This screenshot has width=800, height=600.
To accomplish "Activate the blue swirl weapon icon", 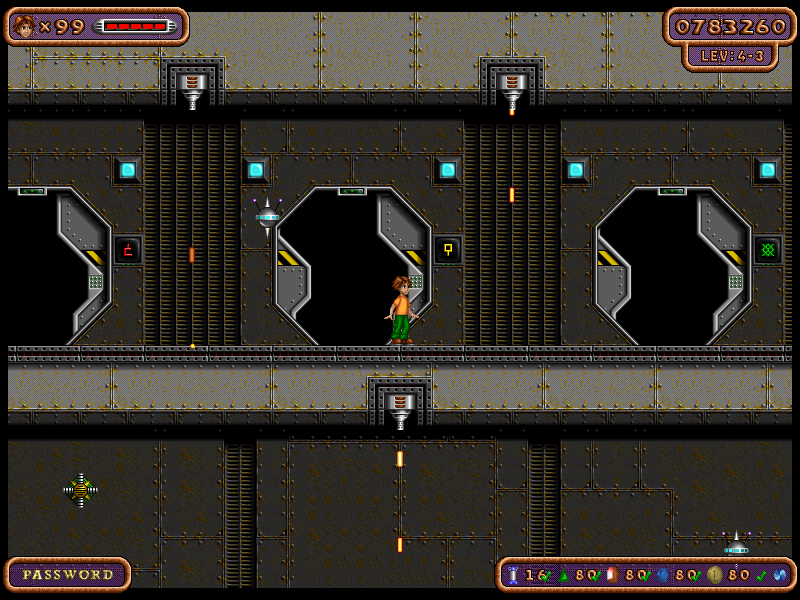I will pyautogui.click(x=779, y=575).
